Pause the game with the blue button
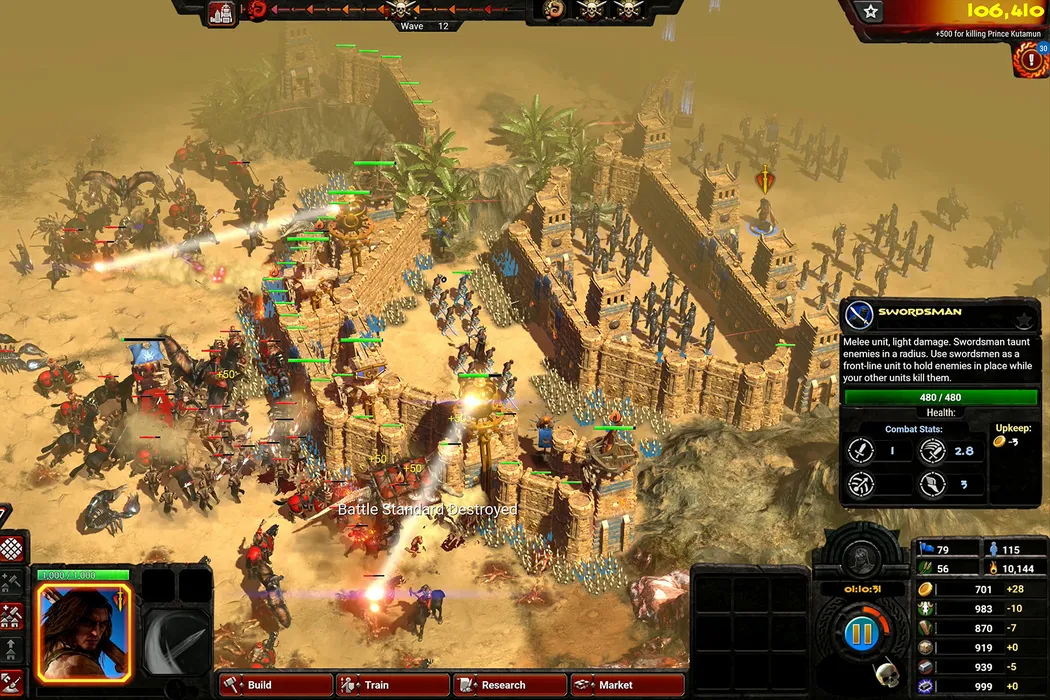 (860, 634)
